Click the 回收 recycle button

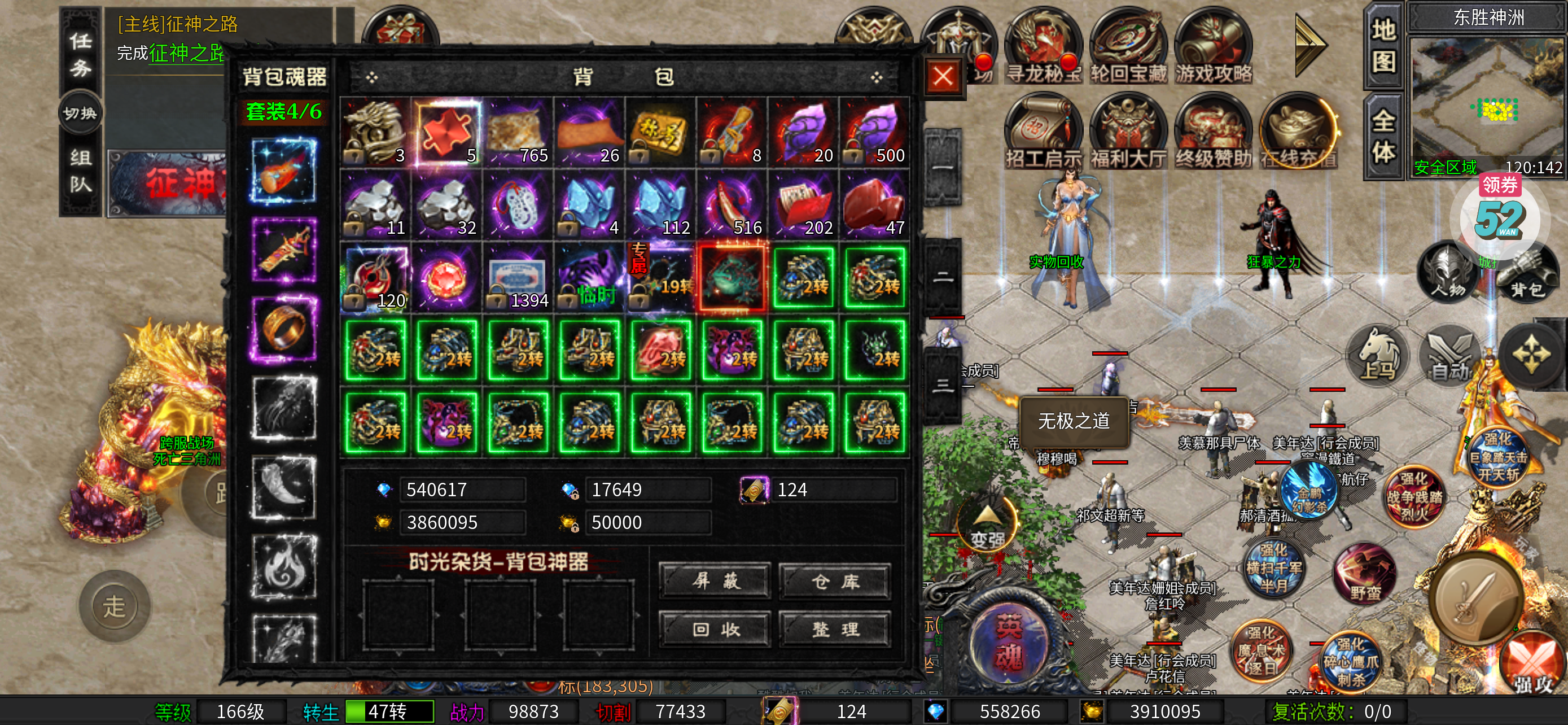tap(715, 629)
